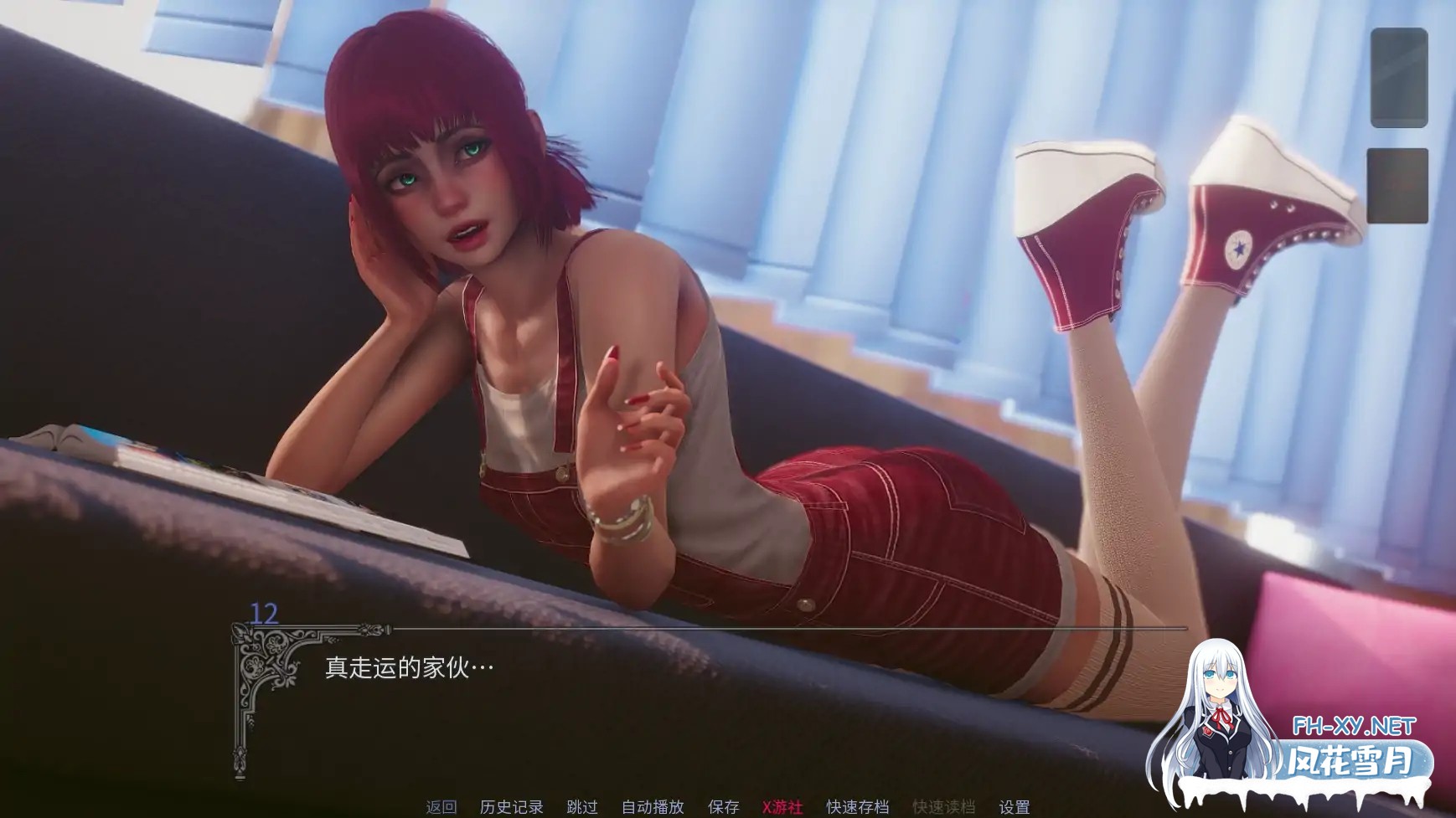
Task: Visit the red X游社 link
Action: point(783,807)
